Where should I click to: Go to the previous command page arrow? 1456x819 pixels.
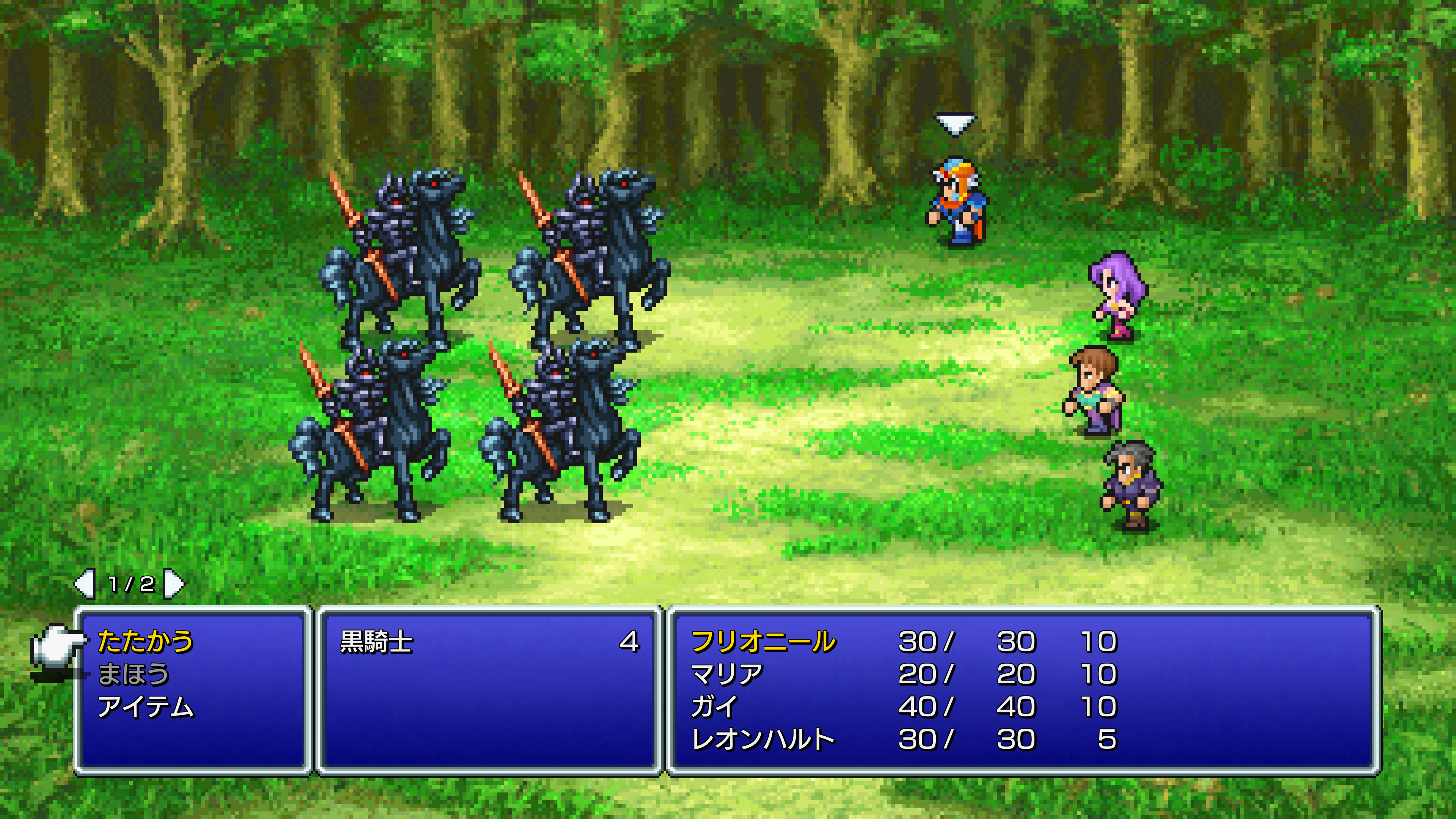coord(85,584)
